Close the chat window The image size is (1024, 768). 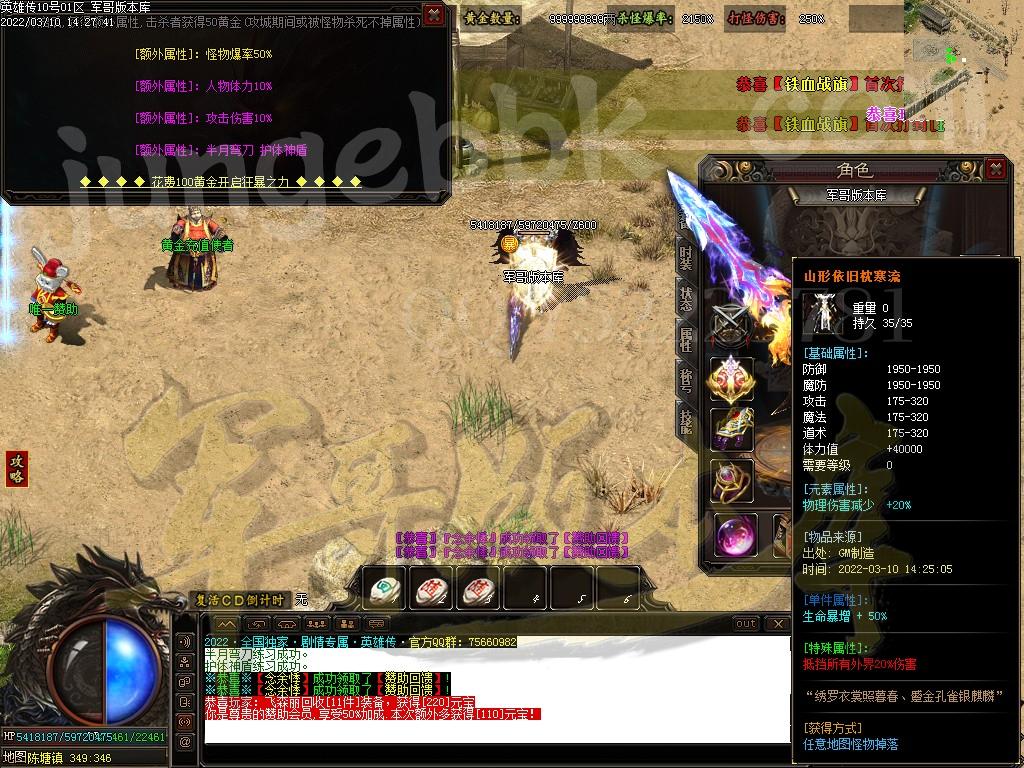tap(774, 624)
